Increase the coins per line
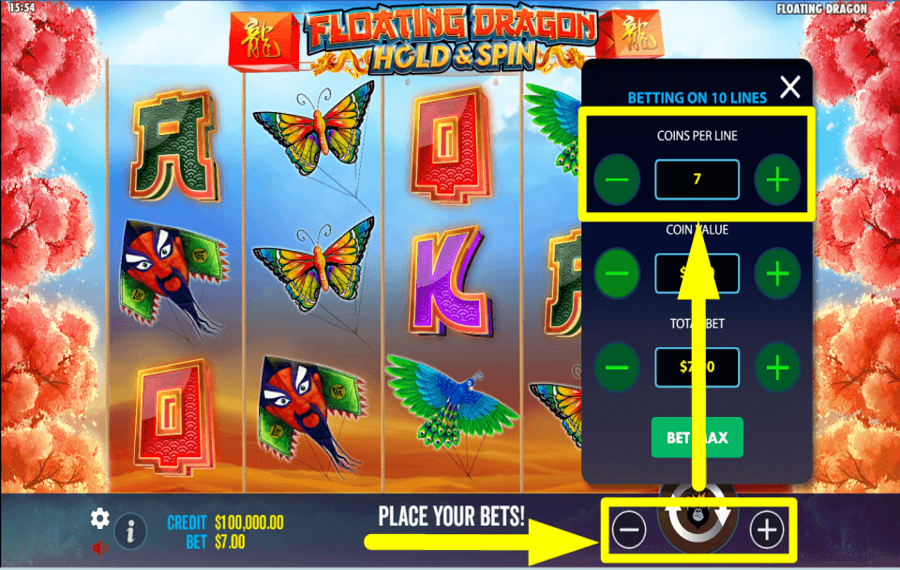Screen dimensions: 900x570 coord(777,181)
